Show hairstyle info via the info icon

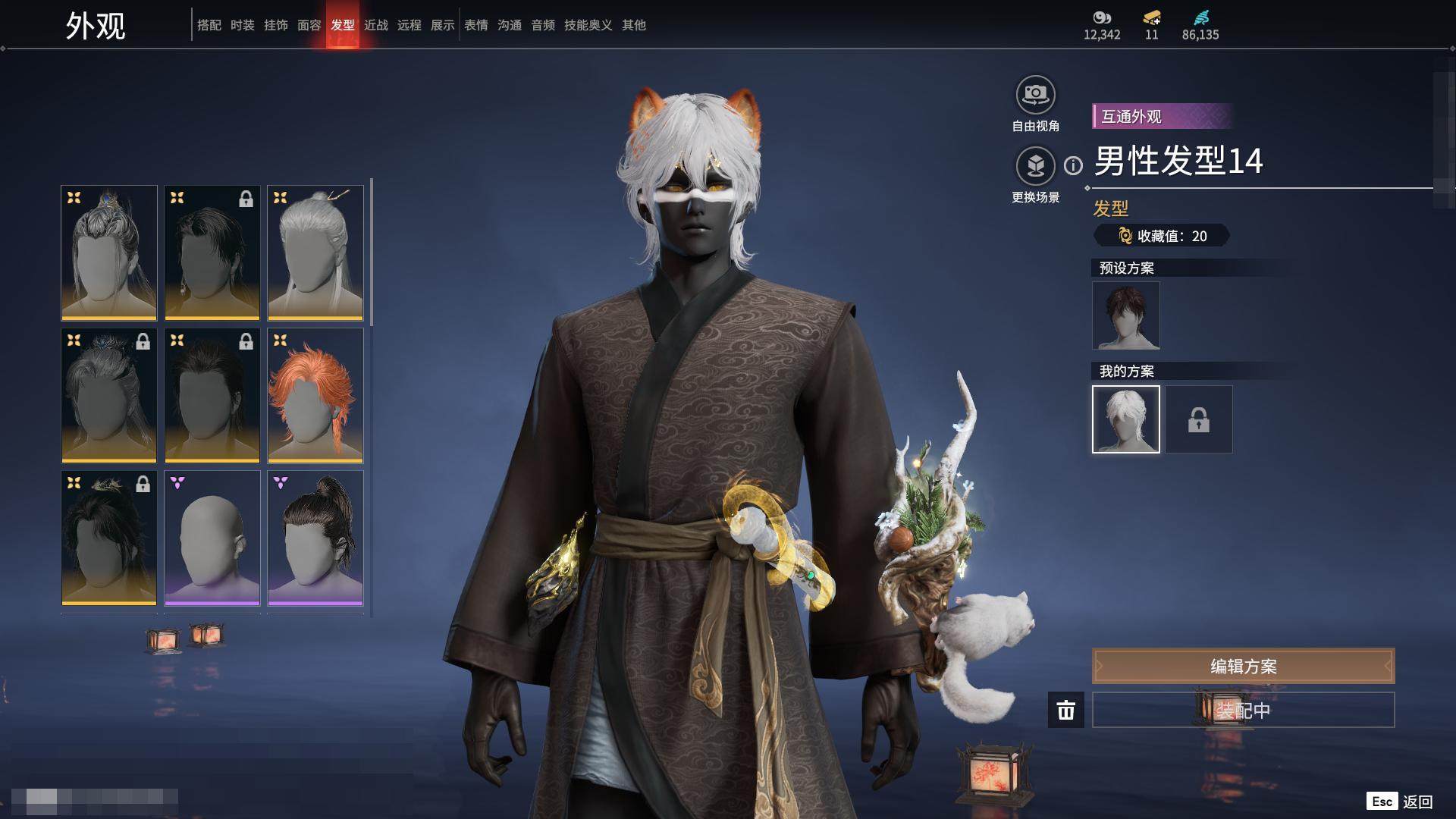pos(1073,165)
